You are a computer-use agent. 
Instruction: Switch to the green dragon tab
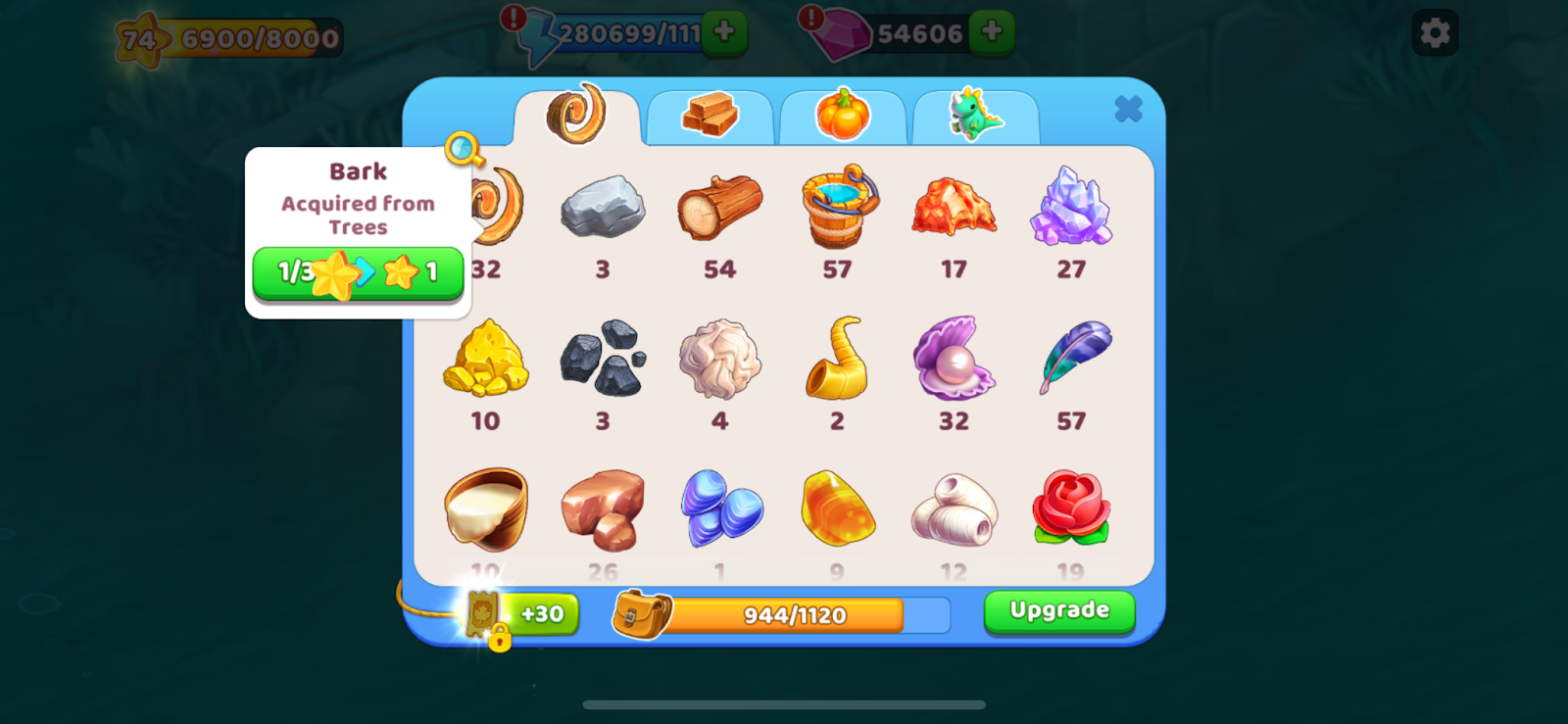975,116
